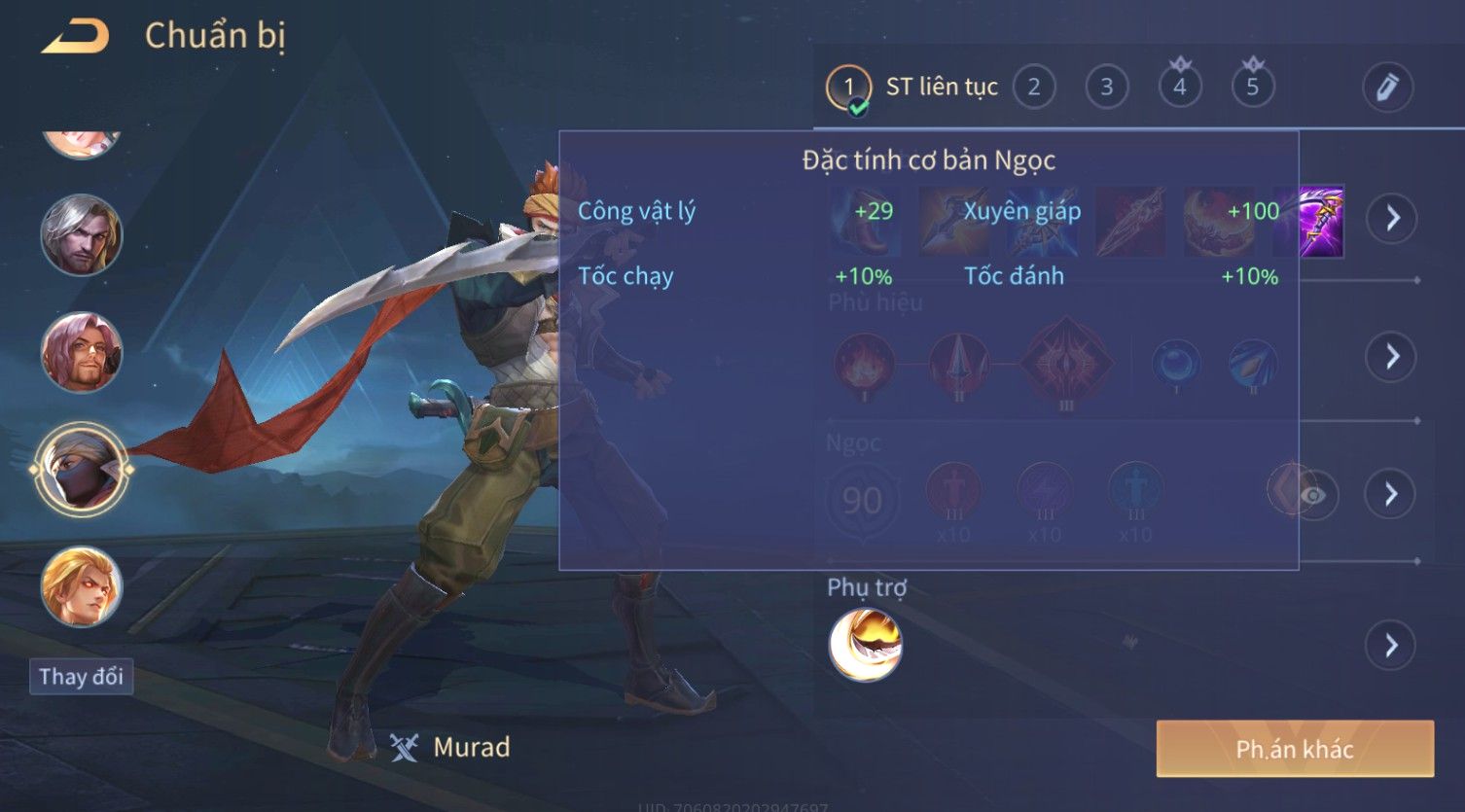
Task: Edit the loadout name with pencil icon
Action: (1386, 88)
